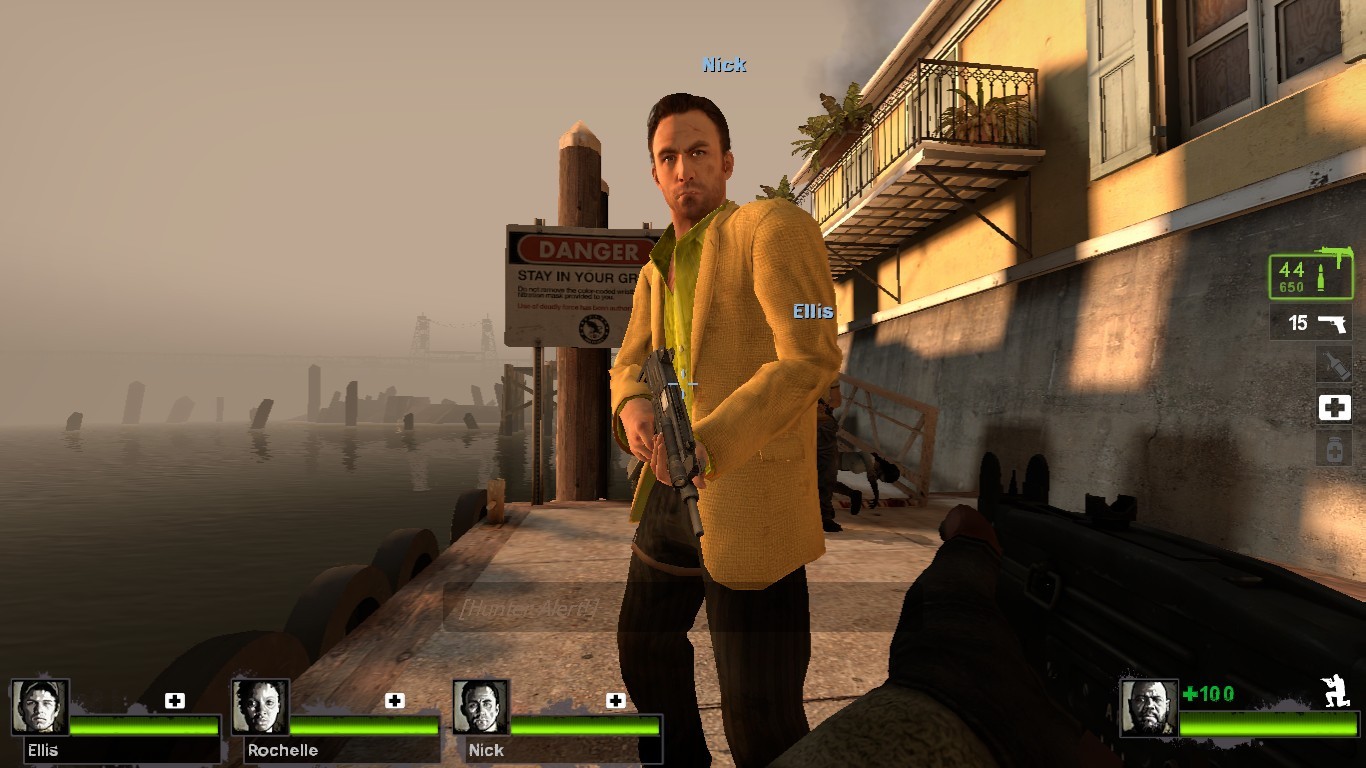
Task: Click the ammo counter showing 44
Action: (x=1290, y=268)
